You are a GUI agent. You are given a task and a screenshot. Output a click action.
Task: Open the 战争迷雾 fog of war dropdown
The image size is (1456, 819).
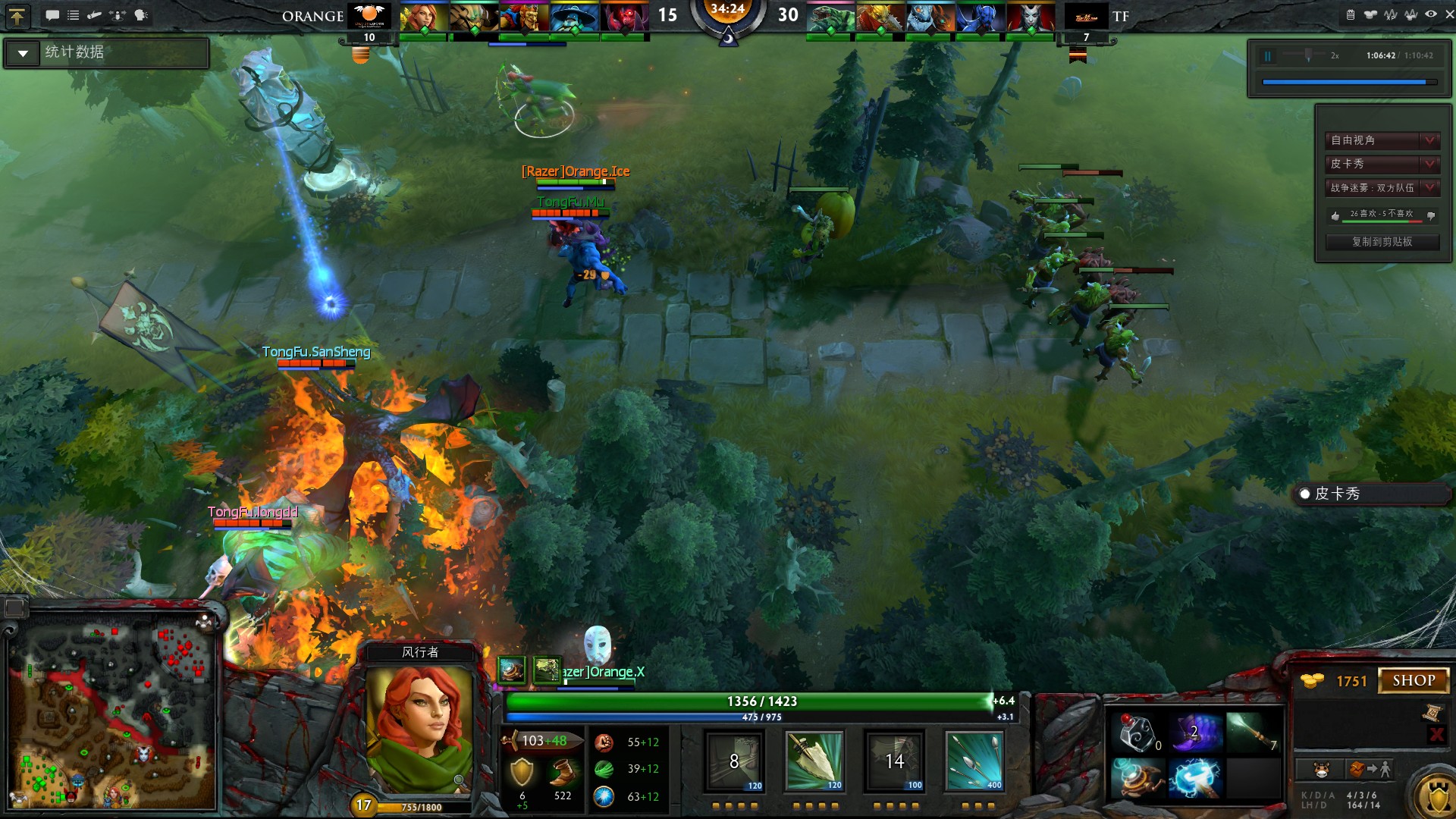tap(1382, 187)
